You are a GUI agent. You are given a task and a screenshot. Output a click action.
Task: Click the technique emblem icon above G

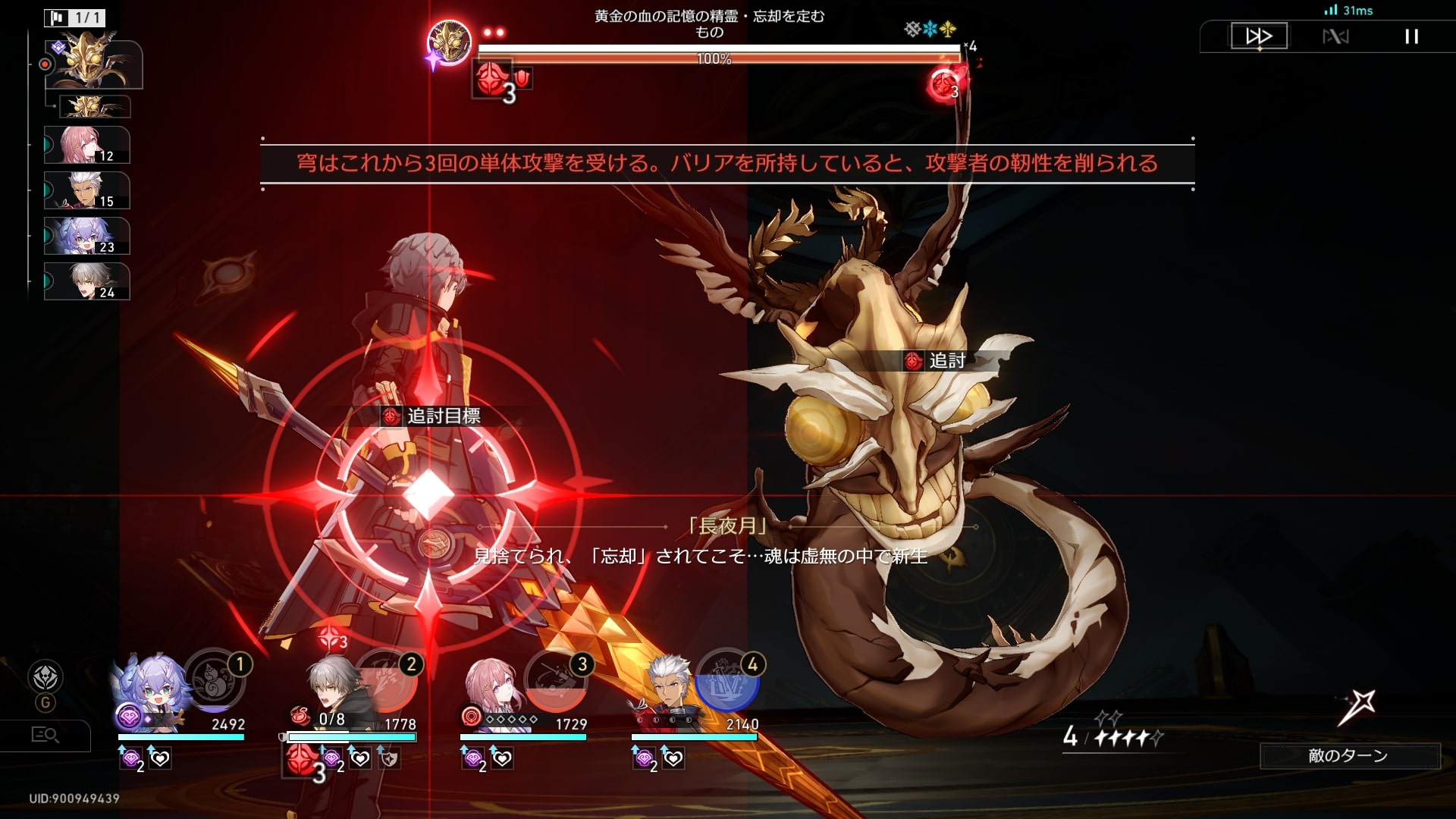click(45, 676)
